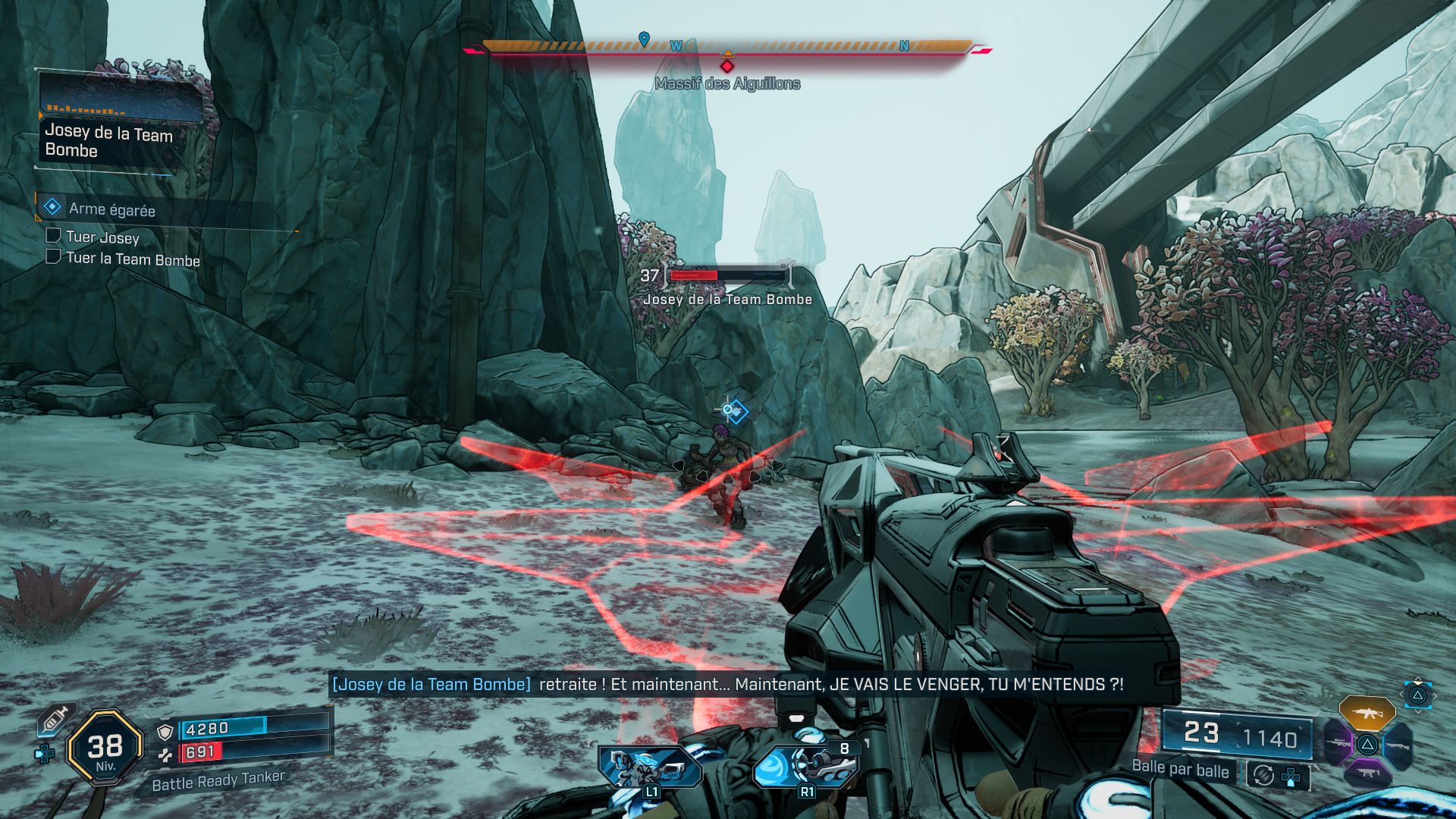Click the level 38 badge
This screenshot has height=819, width=1456.
(105, 747)
